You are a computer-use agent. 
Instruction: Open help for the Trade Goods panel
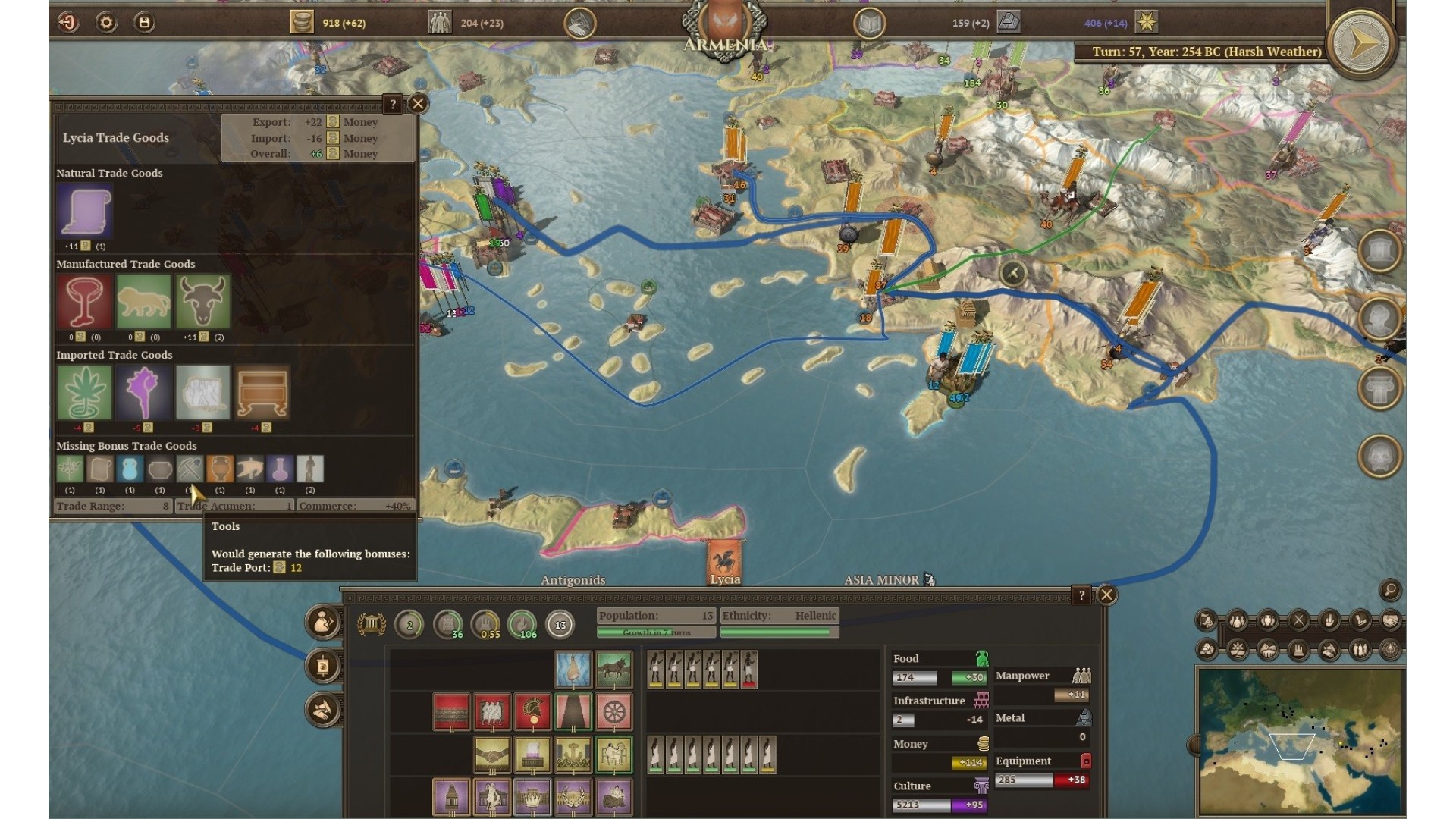(392, 104)
